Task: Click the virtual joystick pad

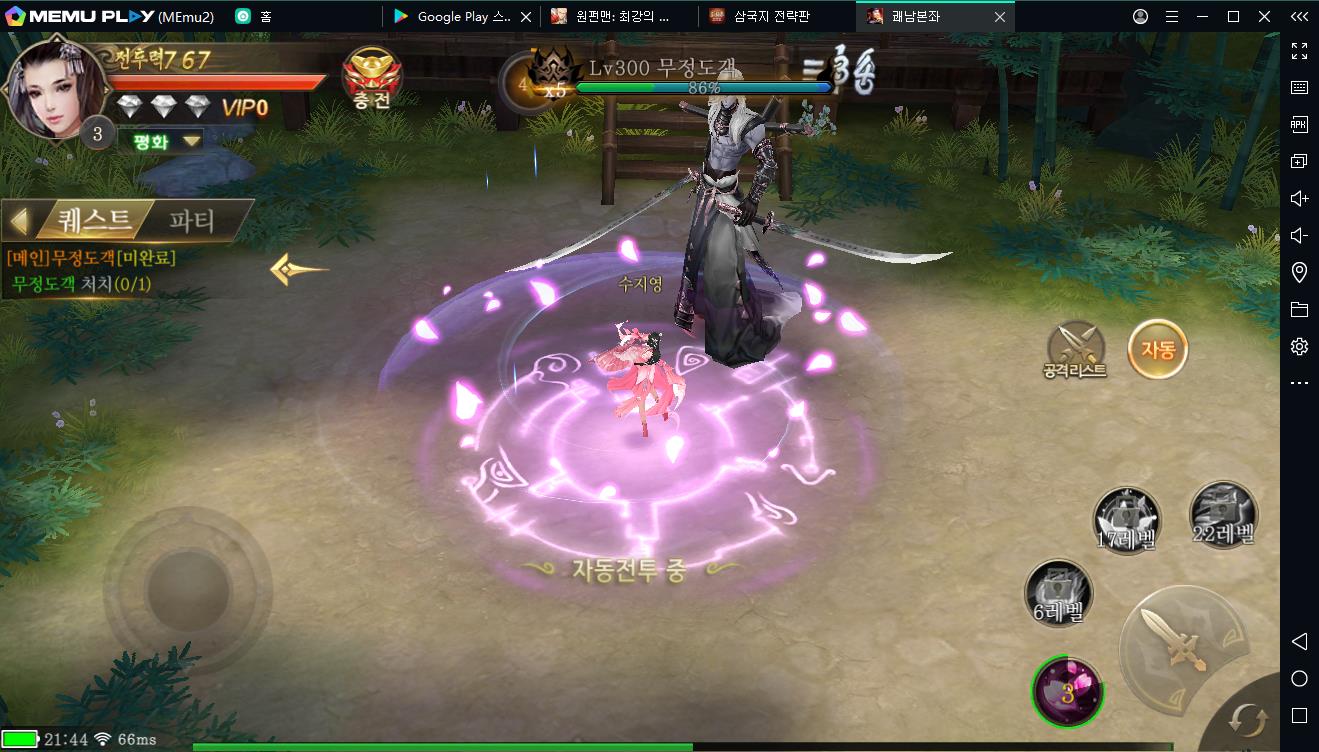Action: [x=187, y=583]
